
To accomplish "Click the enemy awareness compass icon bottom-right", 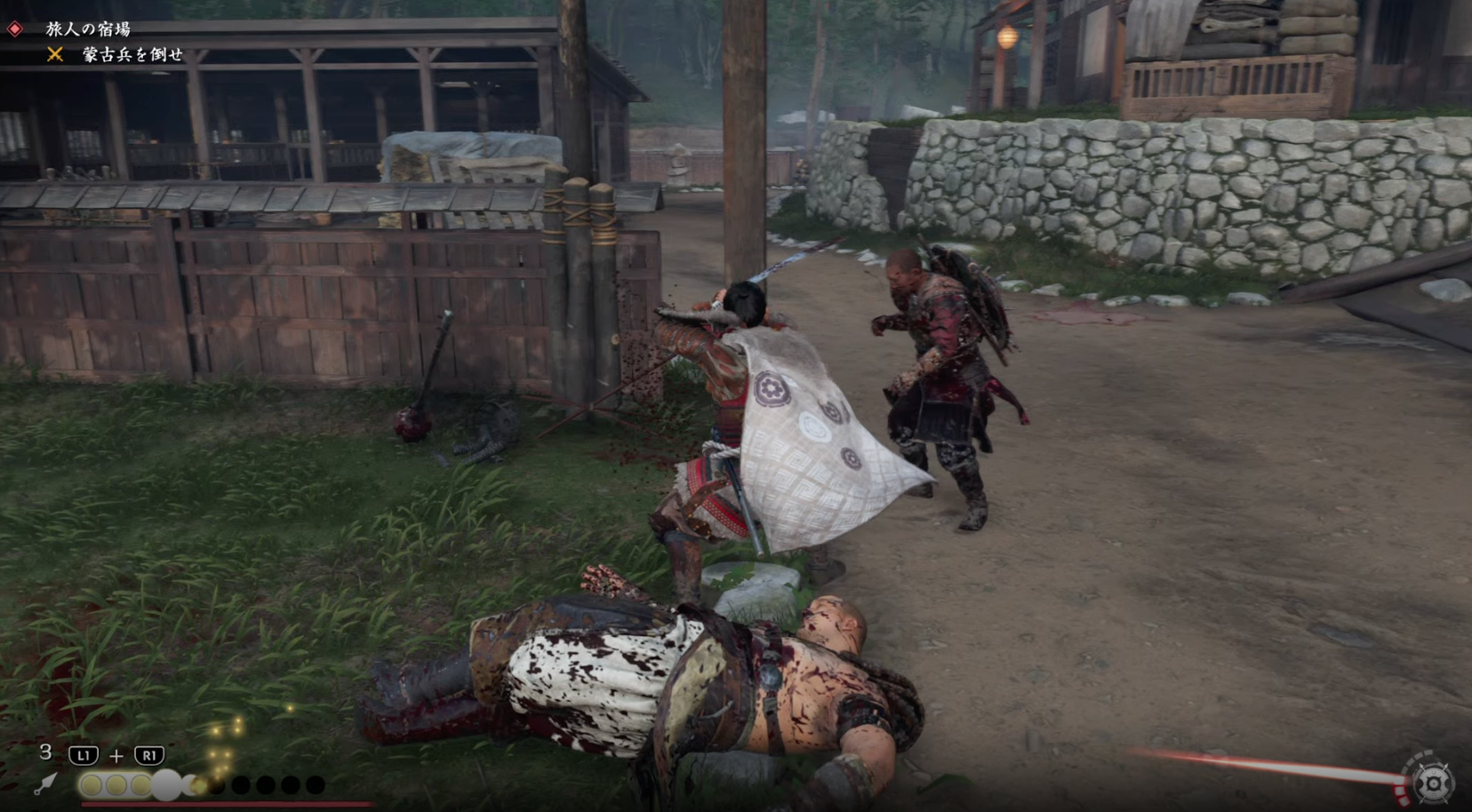I will (x=1434, y=784).
